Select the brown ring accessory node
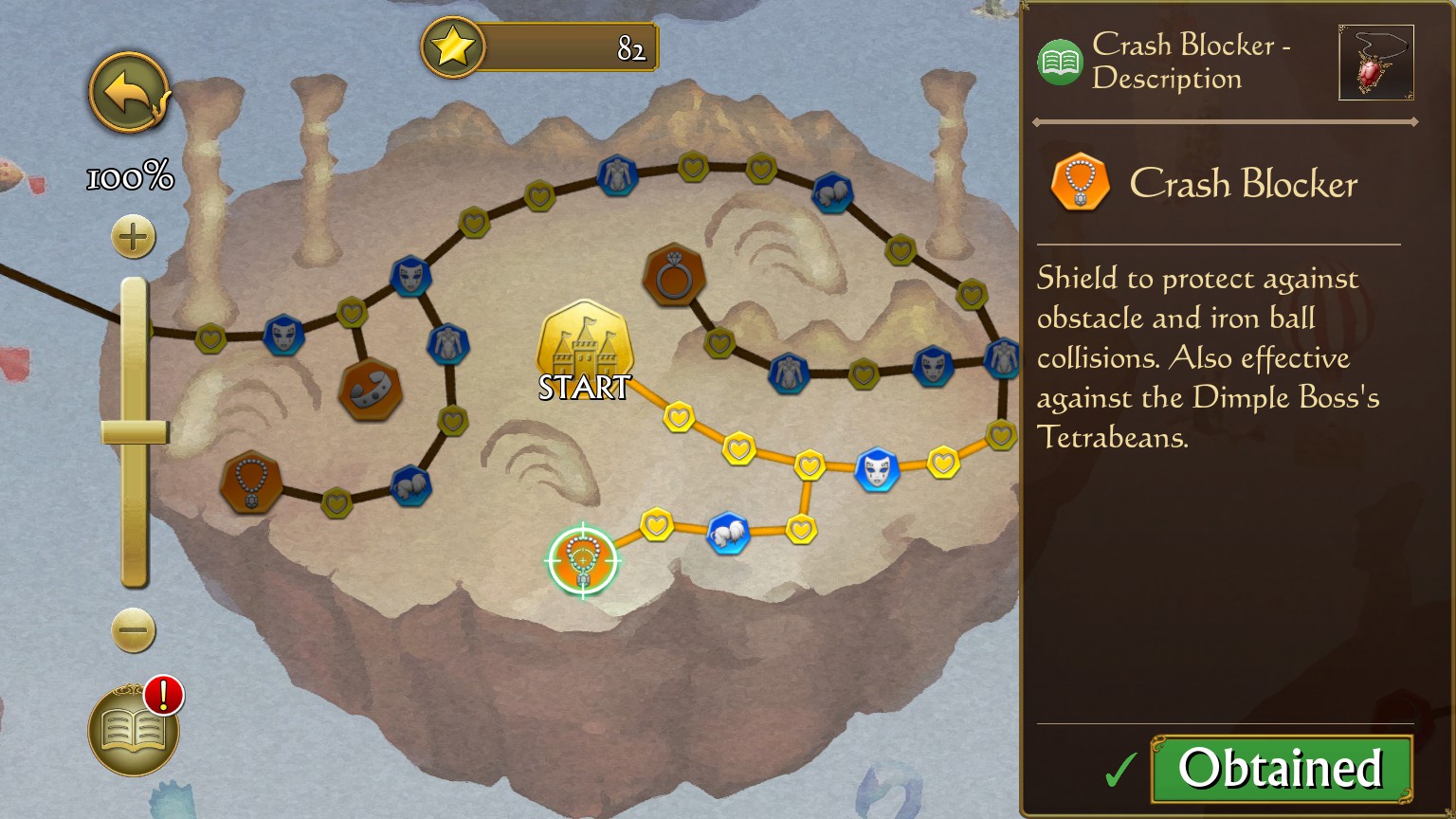Image resolution: width=1456 pixels, height=819 pixels. point(674,276)
